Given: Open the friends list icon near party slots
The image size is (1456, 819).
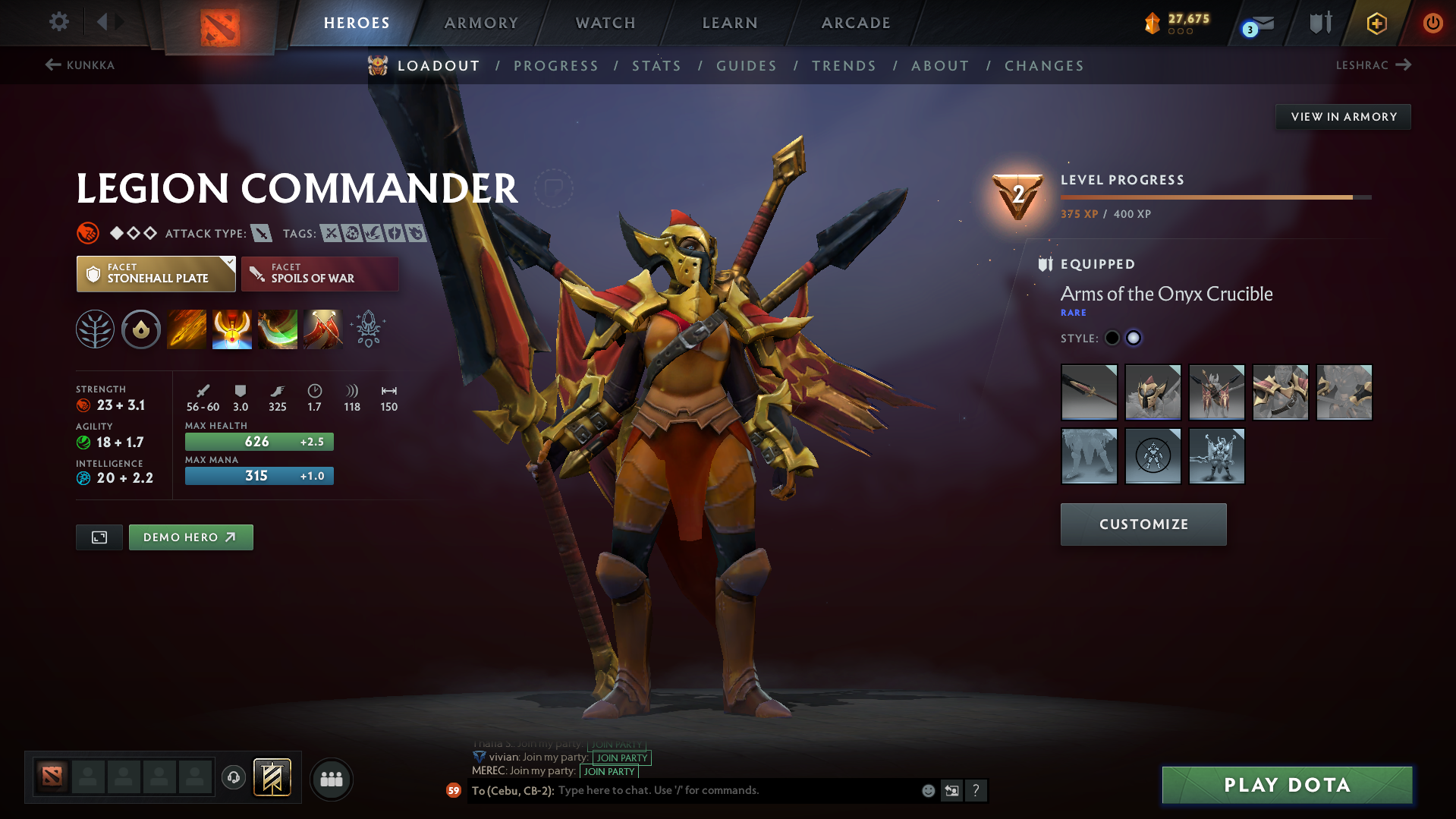Looking at the screenshot, I should 331,779.
